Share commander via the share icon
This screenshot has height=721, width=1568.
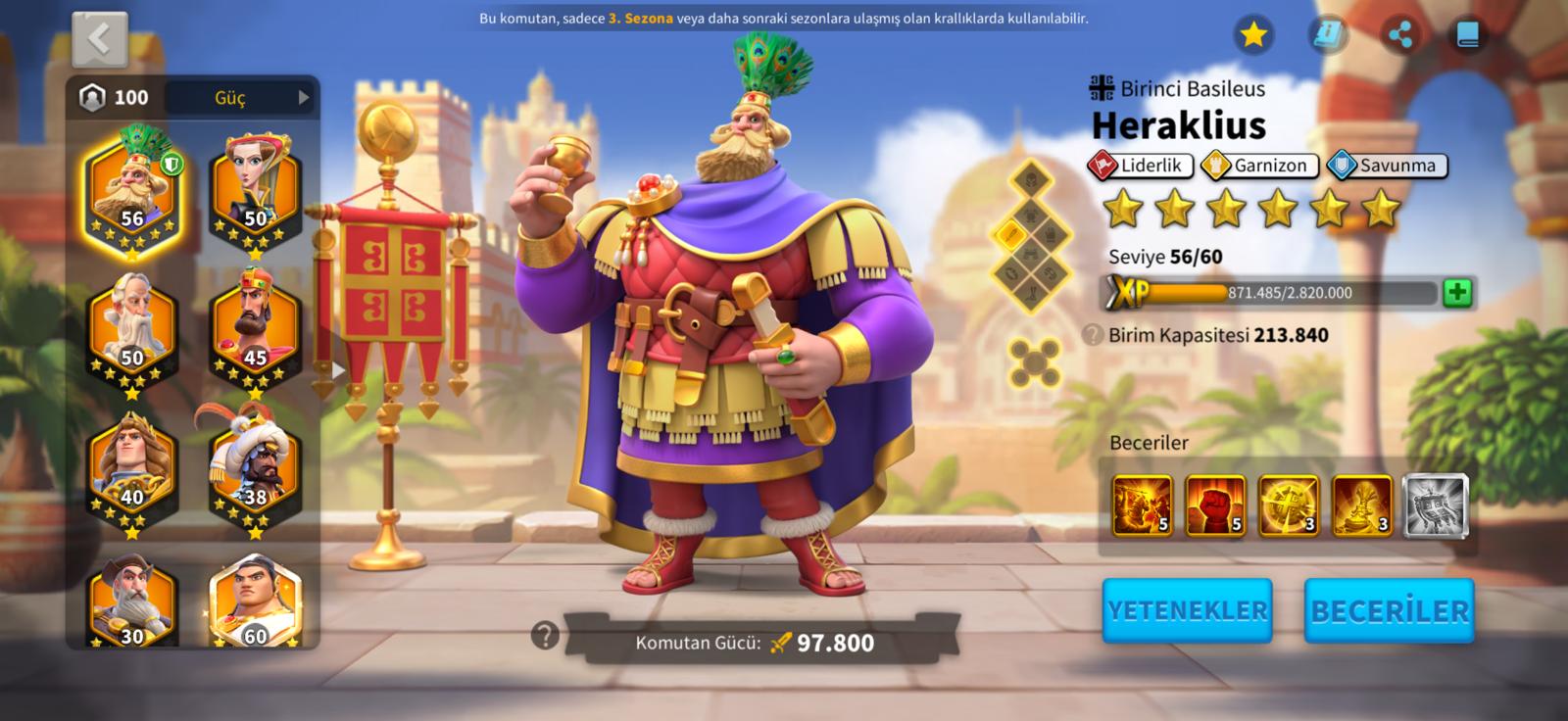[x=1400, y=35]
